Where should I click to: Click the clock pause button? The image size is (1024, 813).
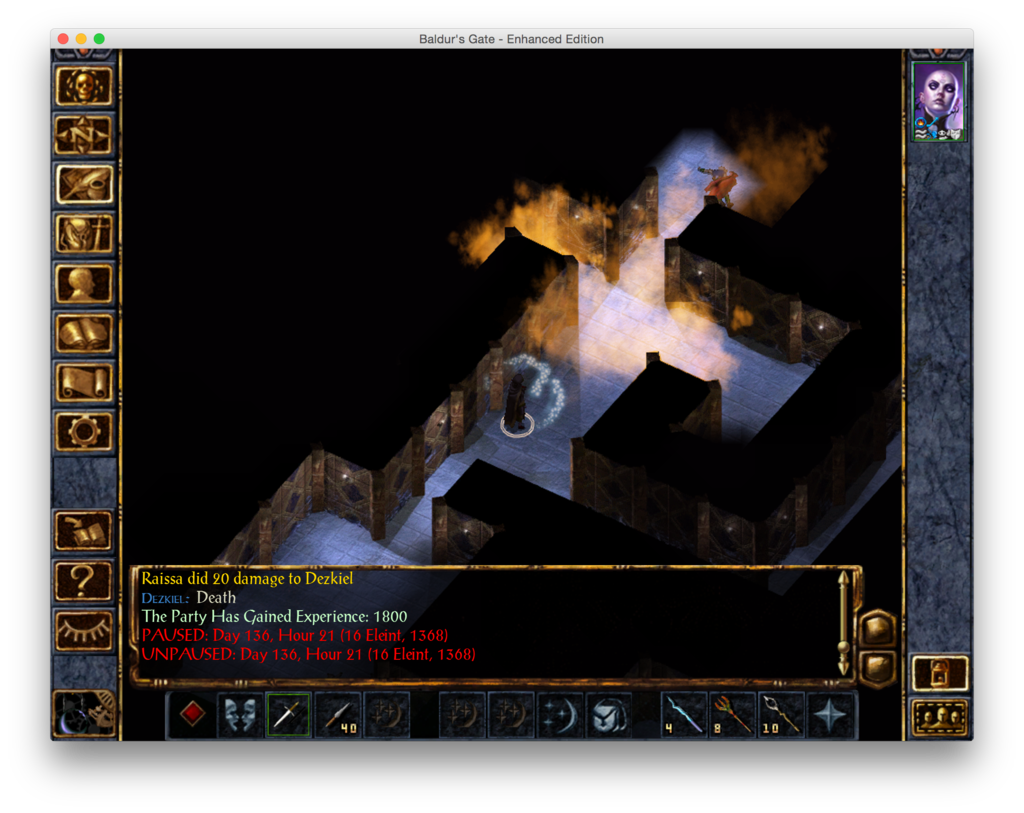(x=84, y=712)
